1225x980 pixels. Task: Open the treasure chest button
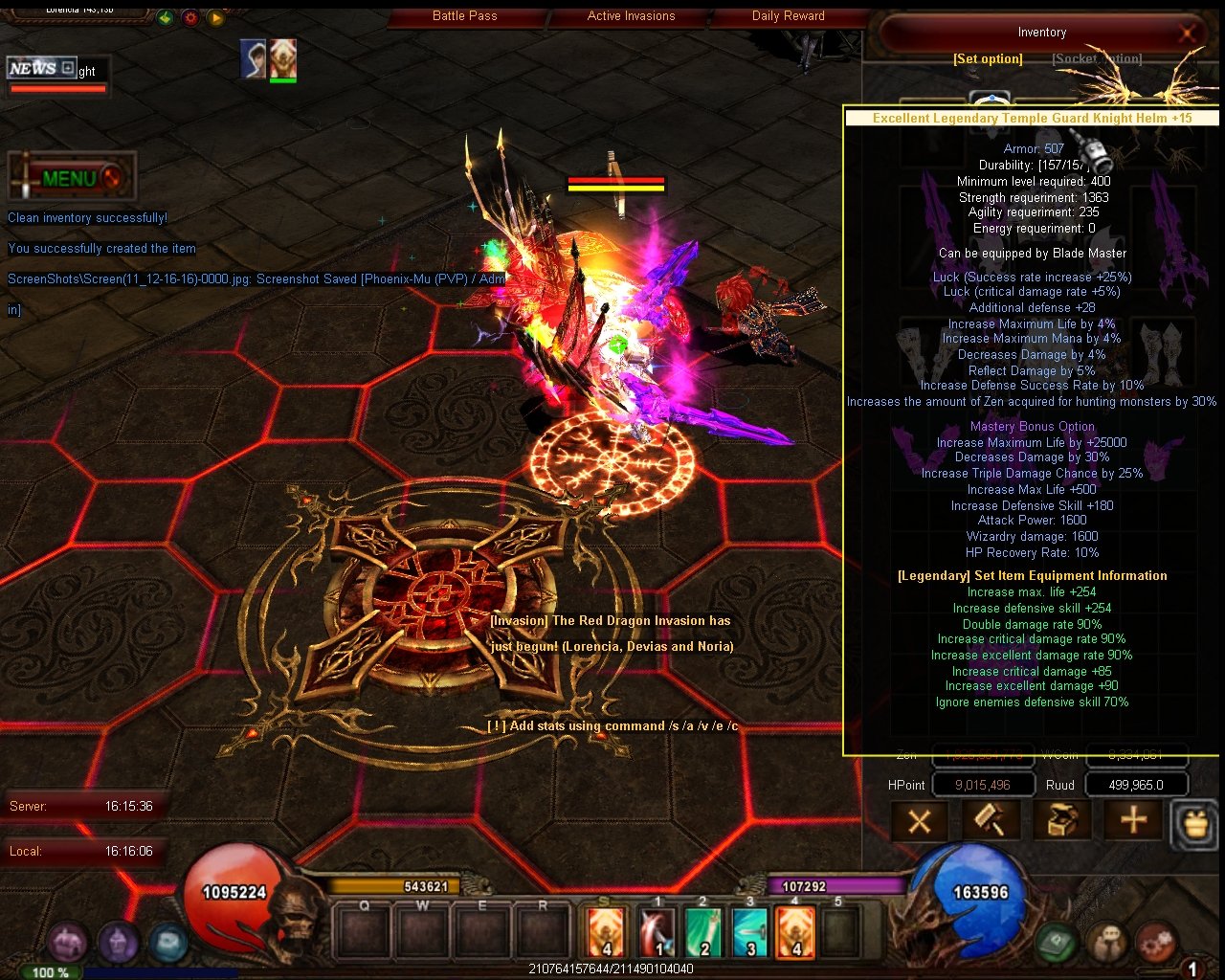click(1061, 821)
